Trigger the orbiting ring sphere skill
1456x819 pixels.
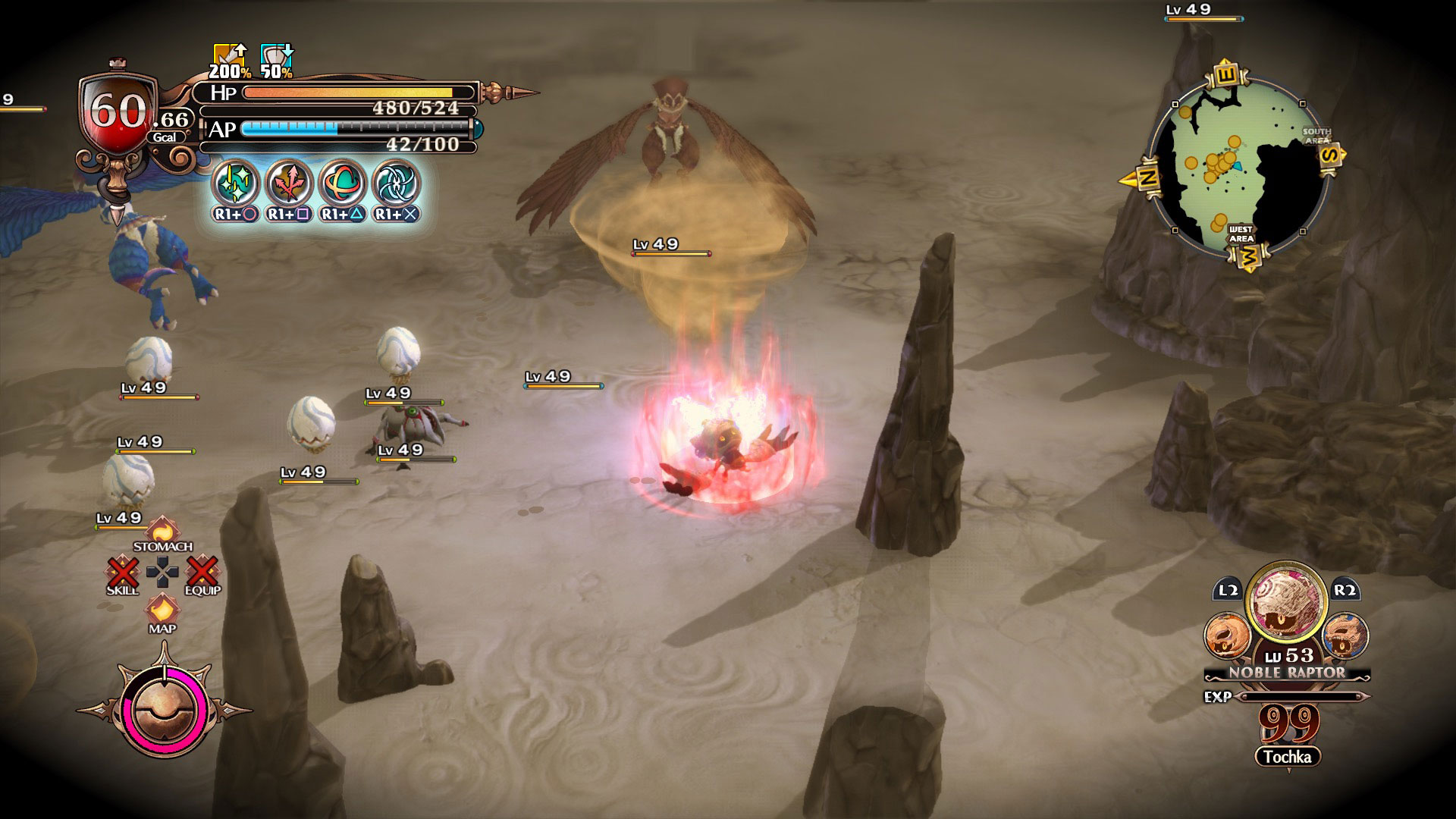(x=343, y=183)
